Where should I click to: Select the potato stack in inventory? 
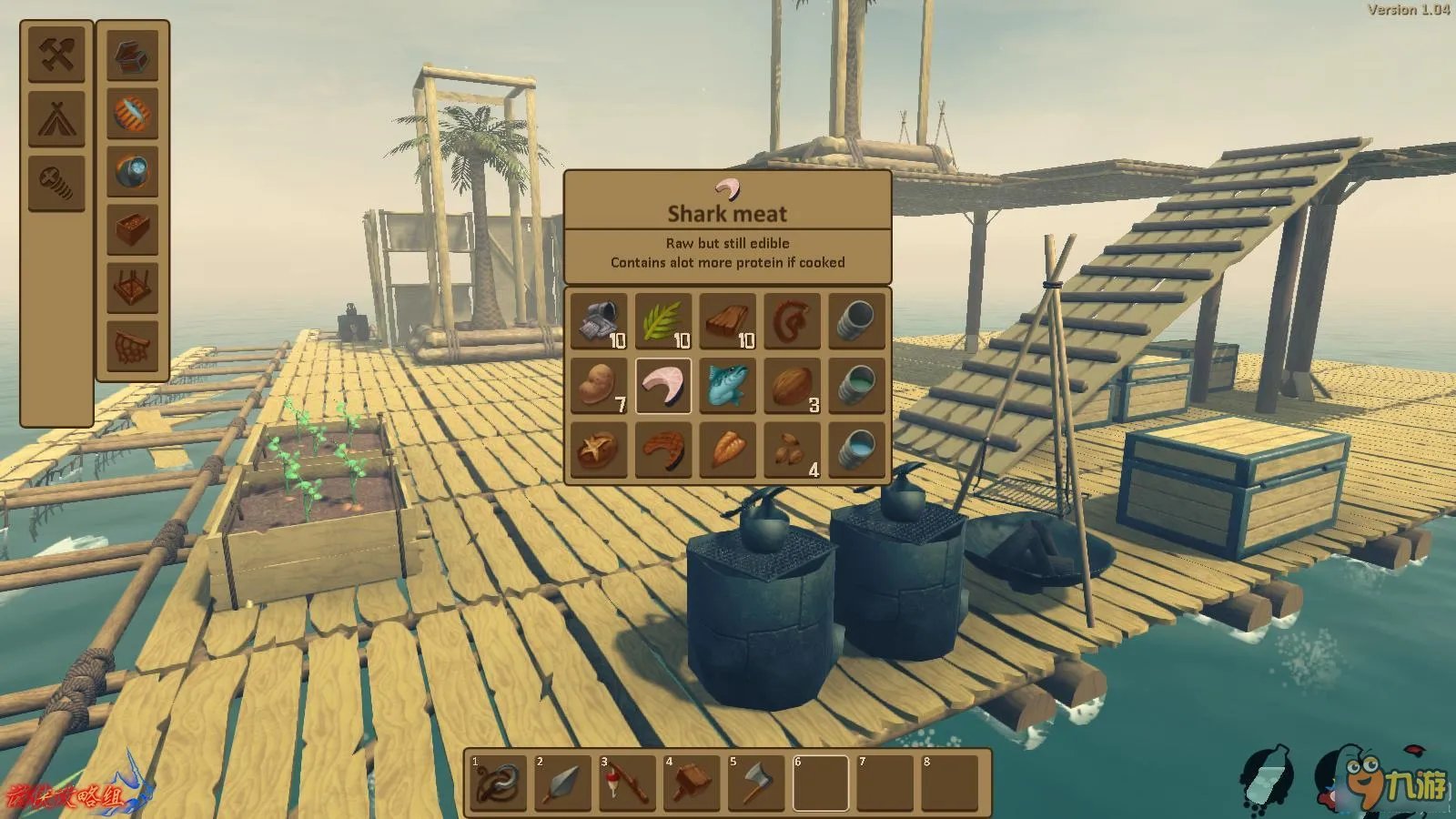(599, 386)
